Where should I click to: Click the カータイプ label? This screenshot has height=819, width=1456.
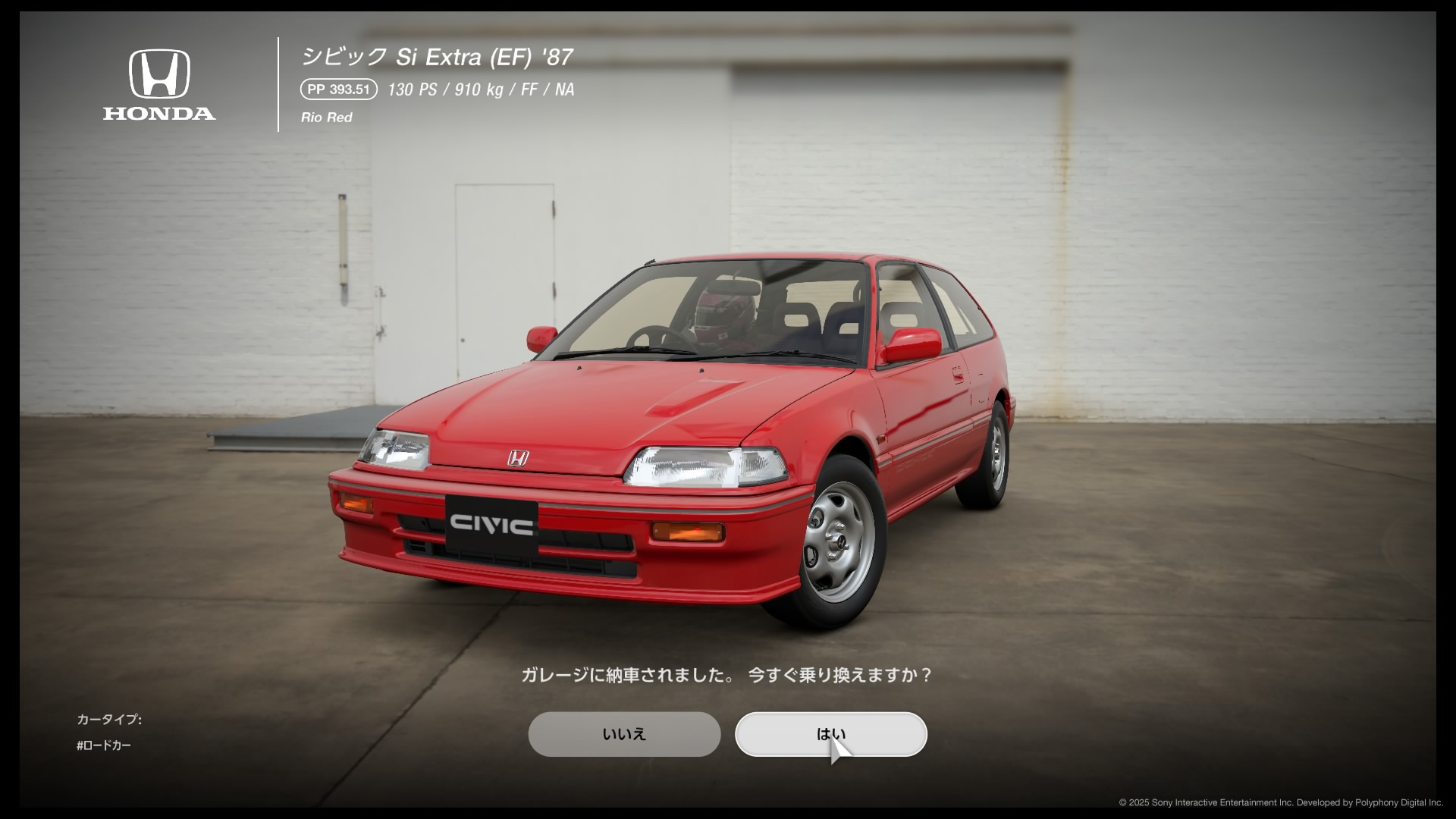pos(109,720)
